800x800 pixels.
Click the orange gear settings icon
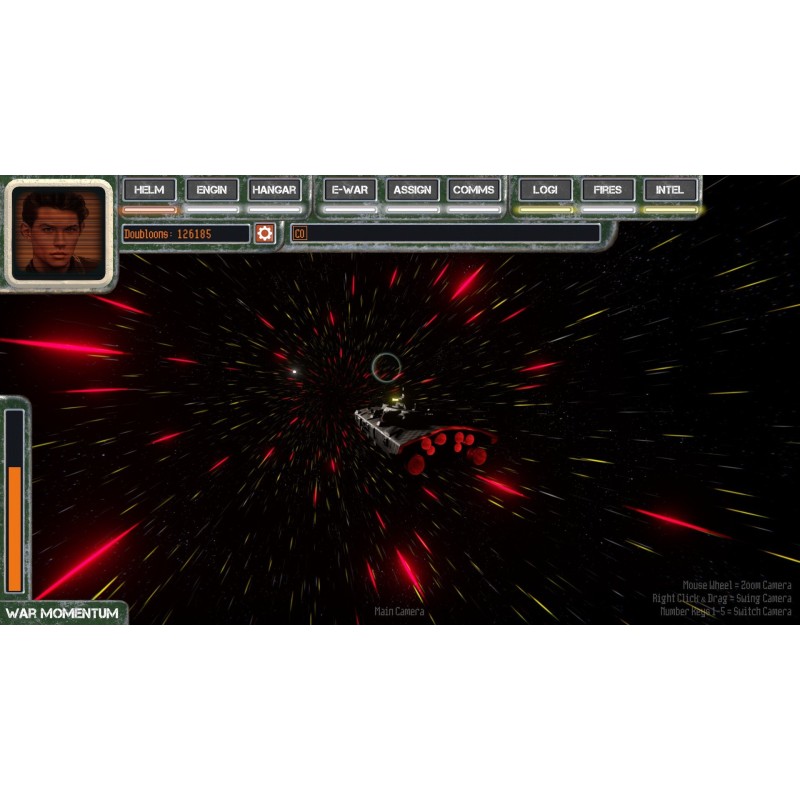(x=264, y=233)
